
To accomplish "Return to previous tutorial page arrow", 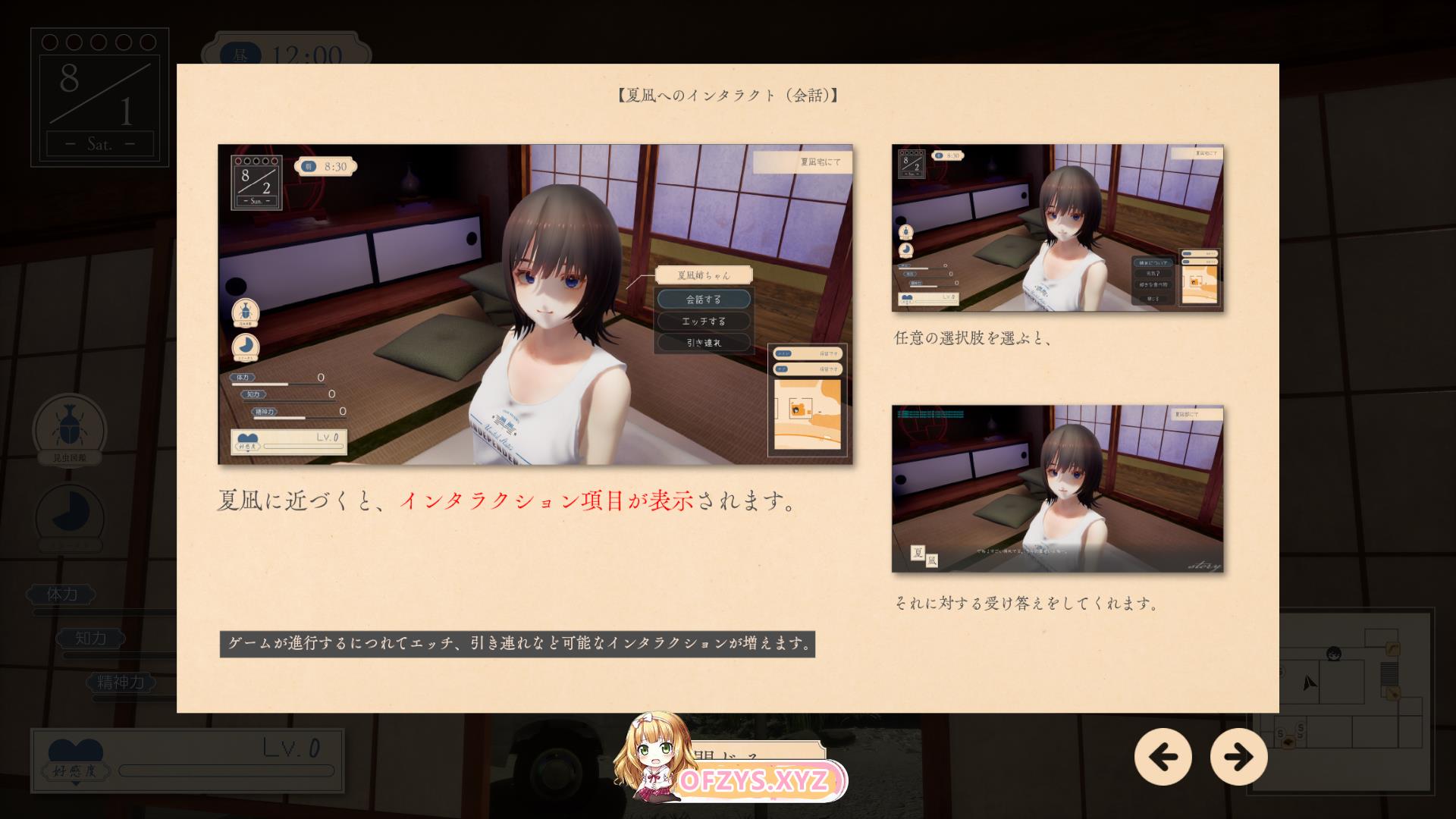I will click(1163, 756).
